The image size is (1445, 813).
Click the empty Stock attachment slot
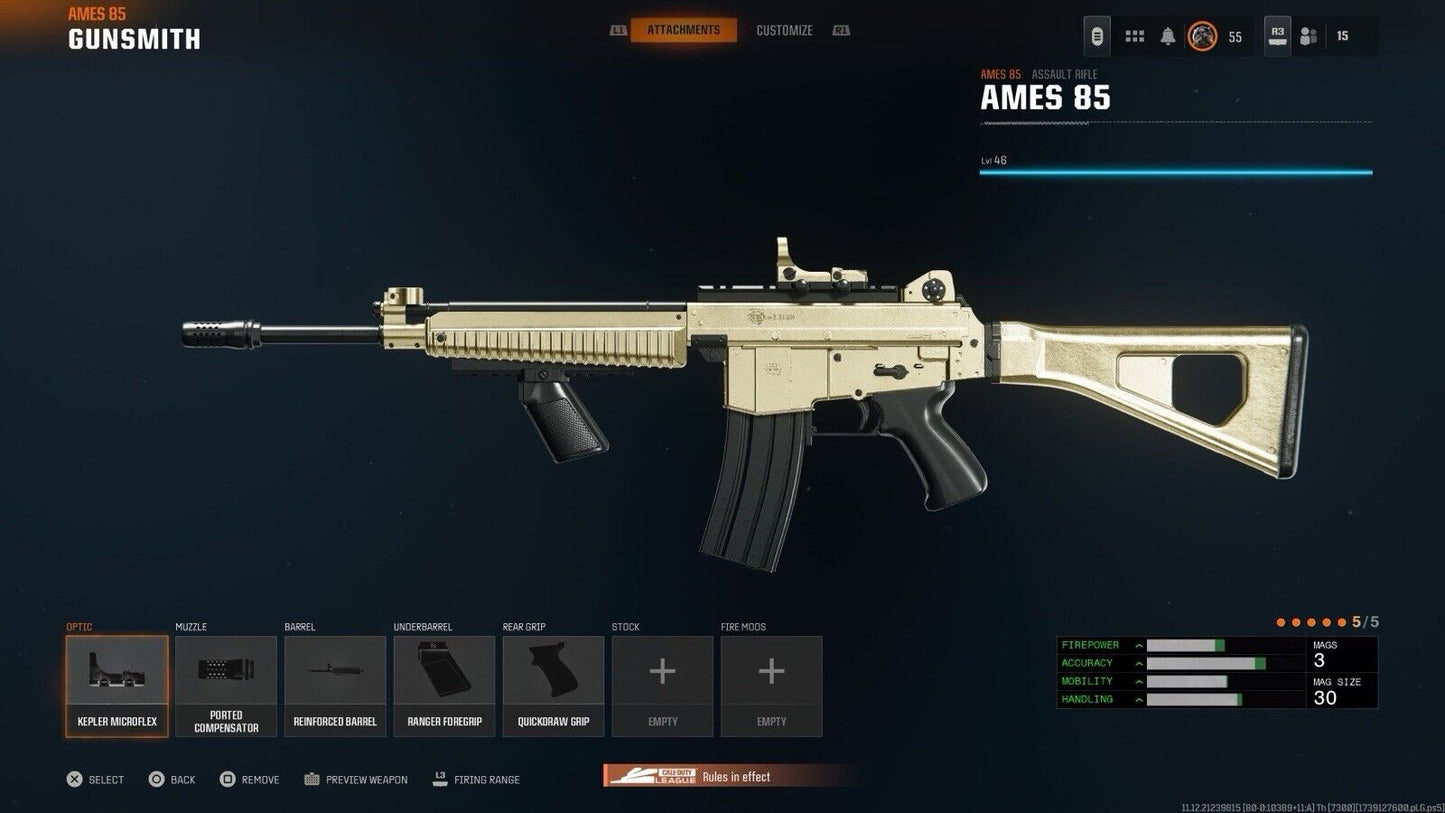[662, 685]
